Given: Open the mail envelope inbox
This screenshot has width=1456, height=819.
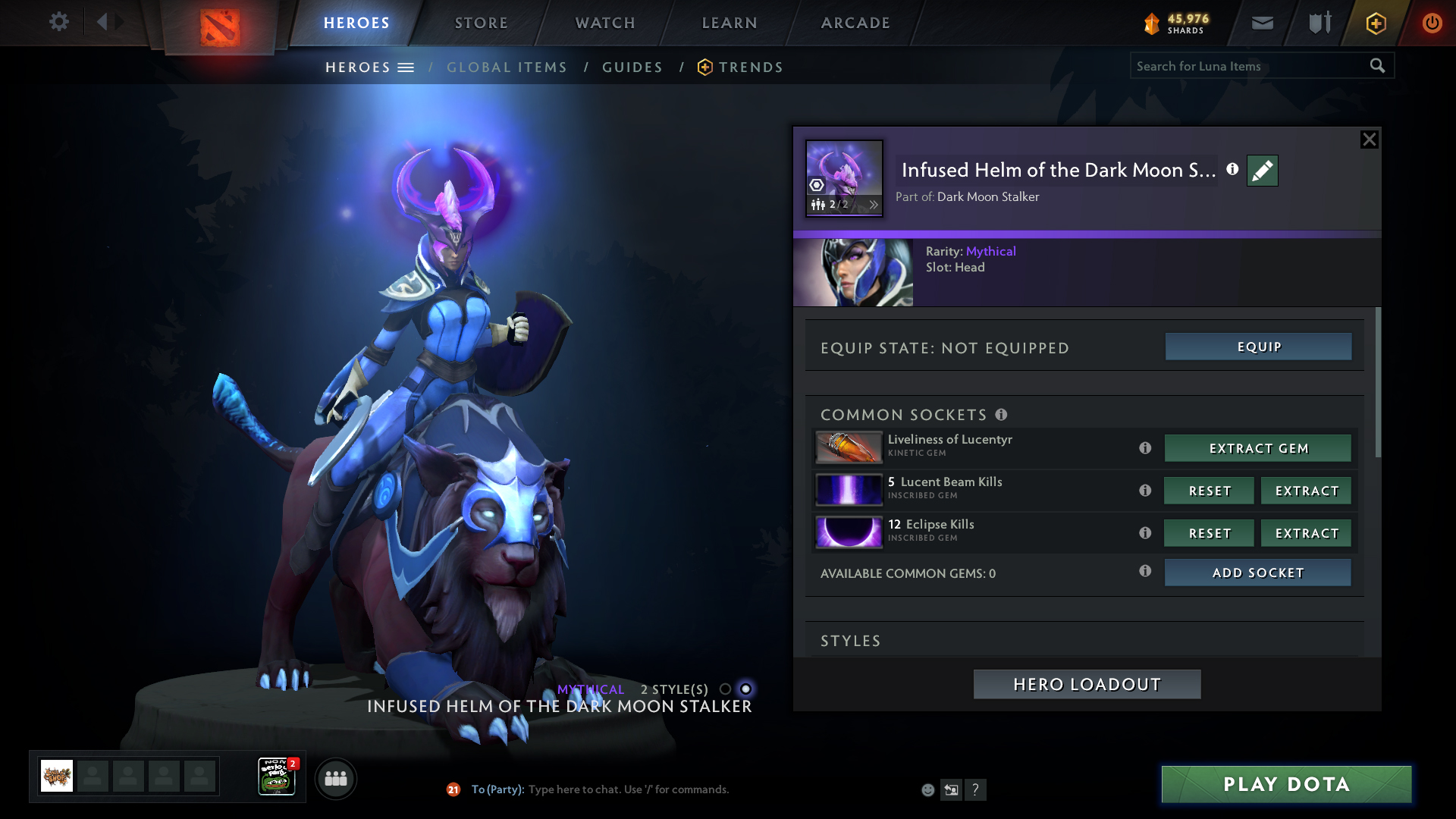Looking at the screenshot, I should (1262, 23).
